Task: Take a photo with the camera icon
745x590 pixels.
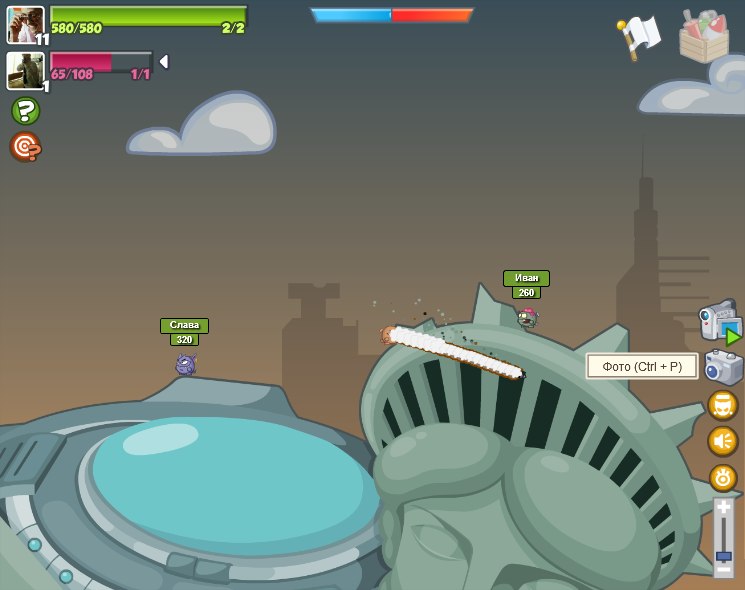Action: coord(723,367)
